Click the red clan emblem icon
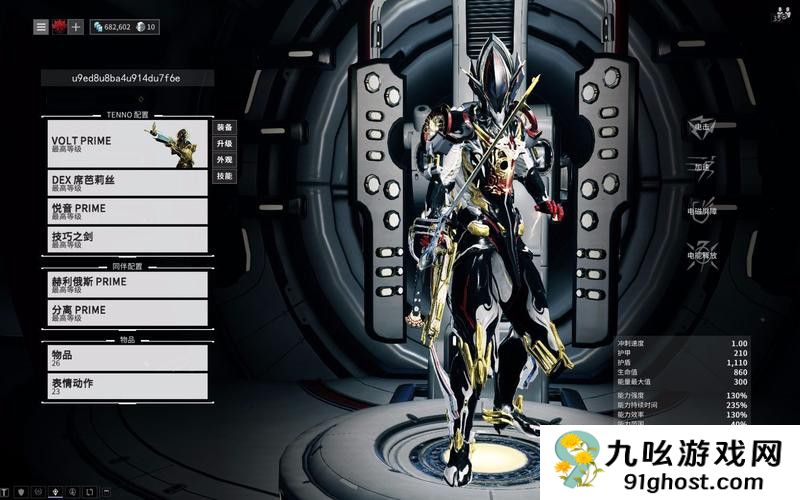Image resolution: width=800 pixels, height=500 pixels. tap(59, 27)
